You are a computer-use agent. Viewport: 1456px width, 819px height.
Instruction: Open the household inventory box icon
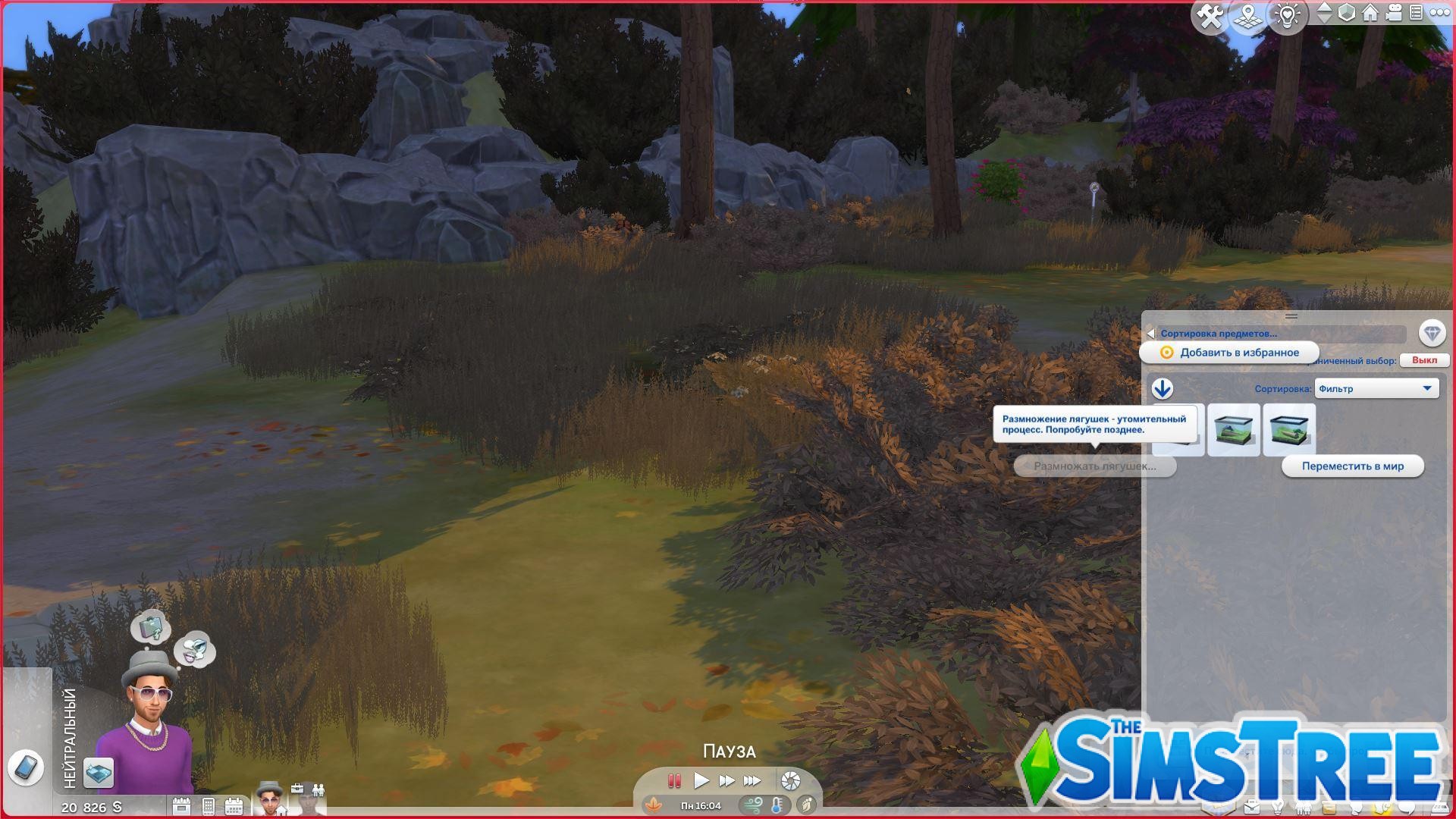tap(1328, 808)
